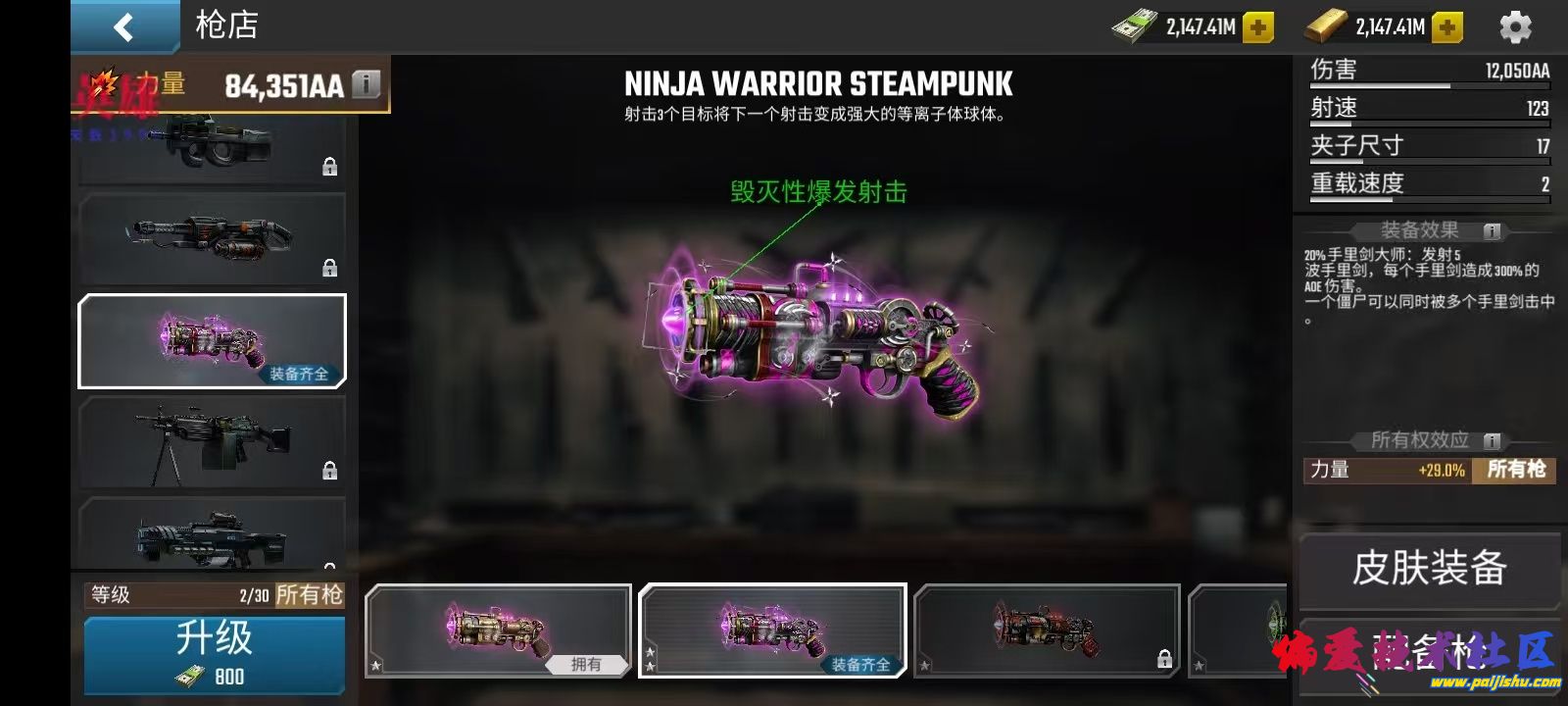This screenshot has width=1568, height=706.
Task: Select the fully equipped purple skin tile
Action: coord(772,630)
